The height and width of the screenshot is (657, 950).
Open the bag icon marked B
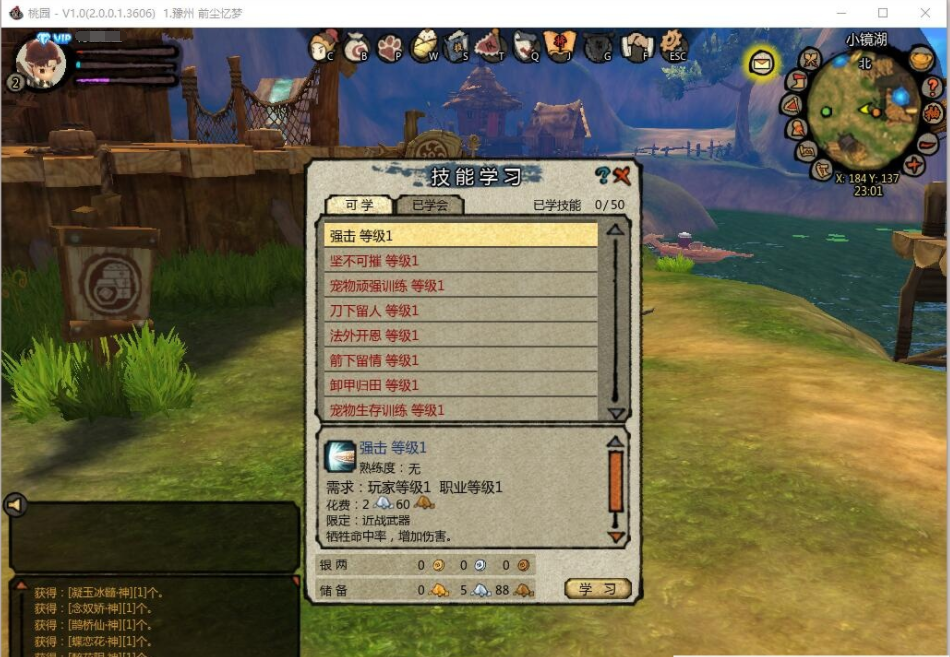357,47
